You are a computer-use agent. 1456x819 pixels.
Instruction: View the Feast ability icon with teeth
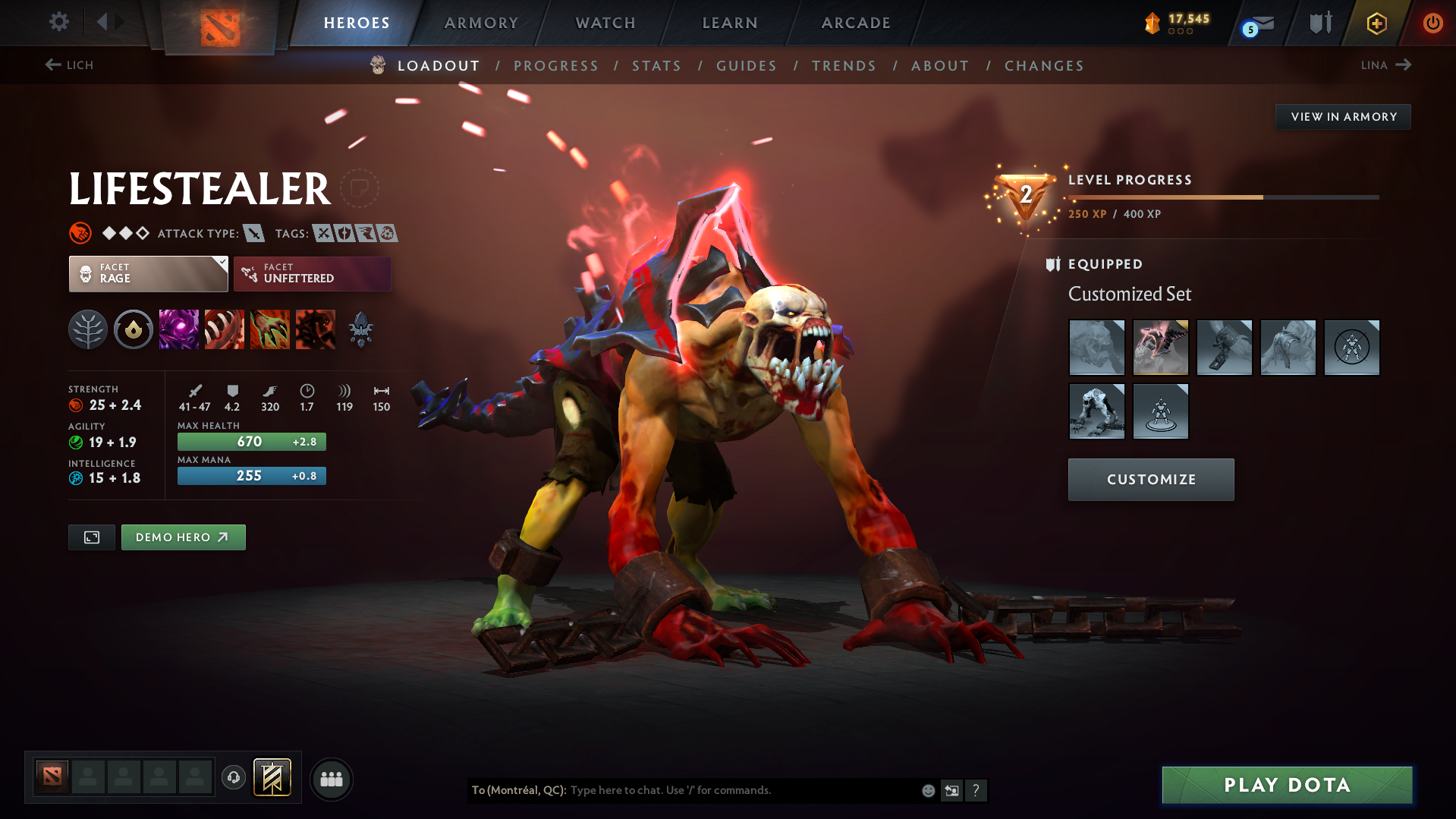[224, 329]
